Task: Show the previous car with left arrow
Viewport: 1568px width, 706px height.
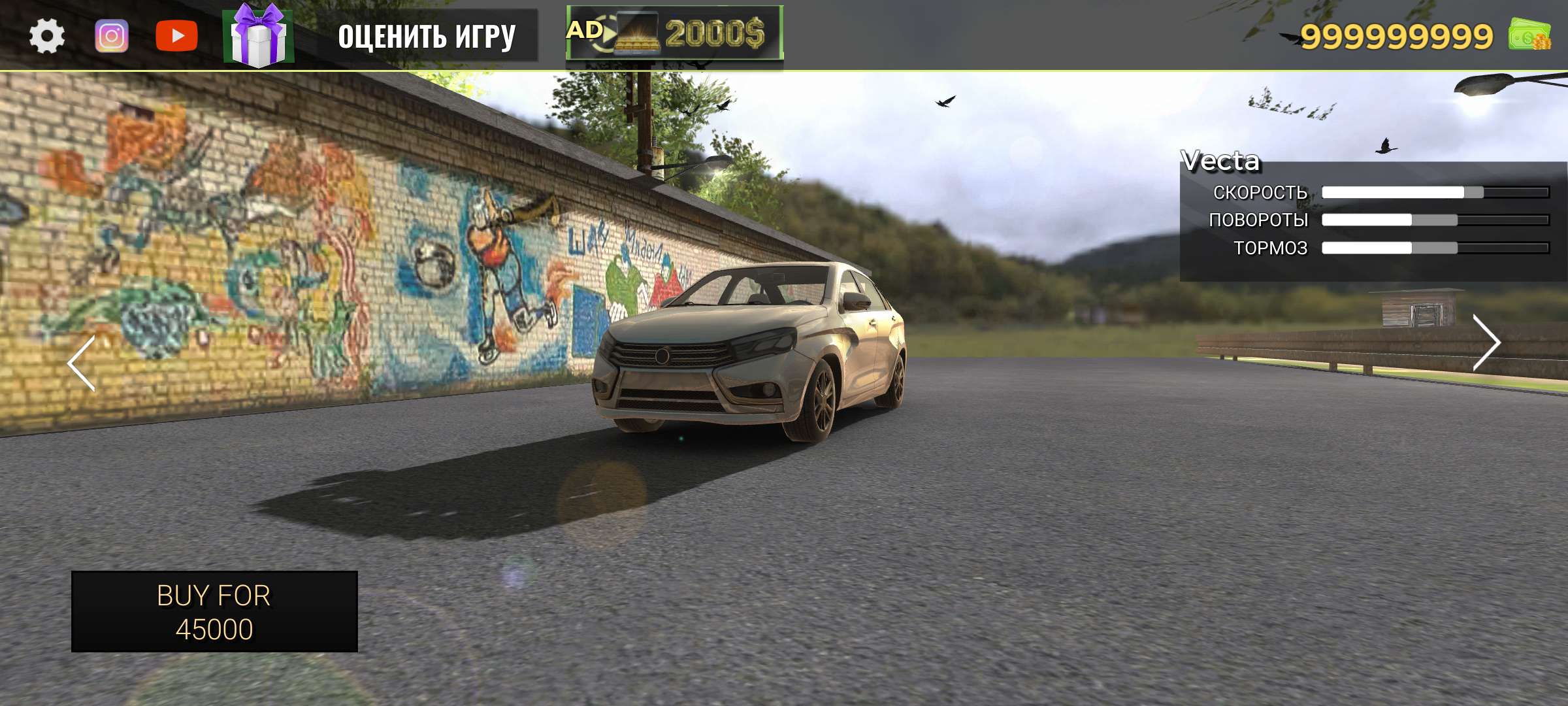Action: (x=82, y=363)
